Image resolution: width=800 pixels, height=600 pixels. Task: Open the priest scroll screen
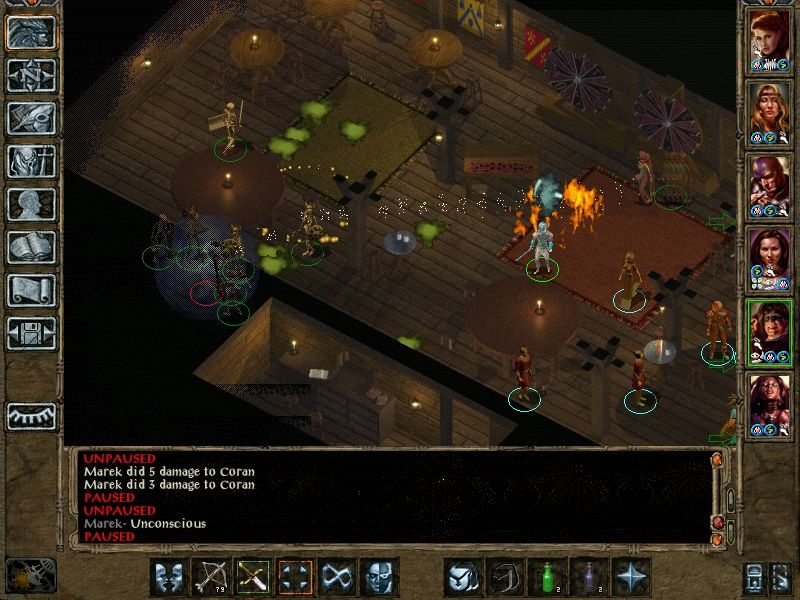pyautogui.click(x=31, y=290)
